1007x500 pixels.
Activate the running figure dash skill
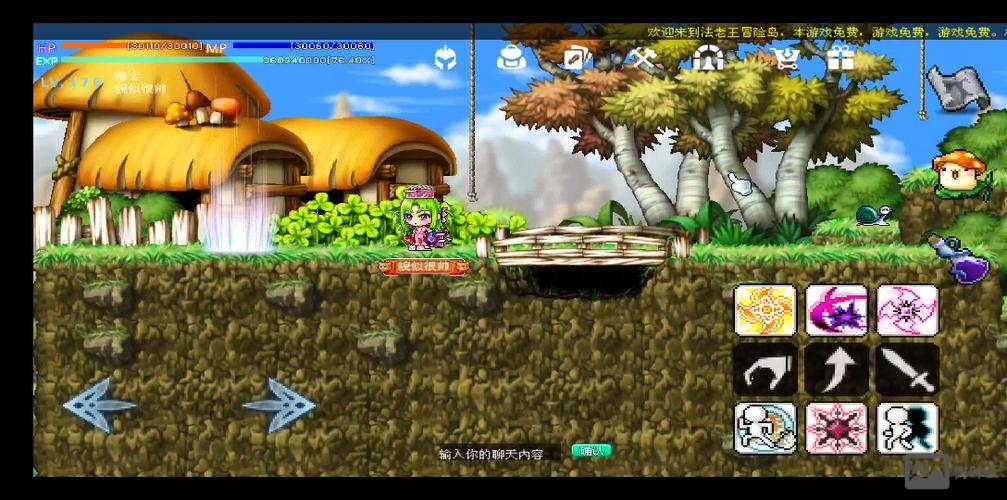pyautogui.click(x=765, y=428)
